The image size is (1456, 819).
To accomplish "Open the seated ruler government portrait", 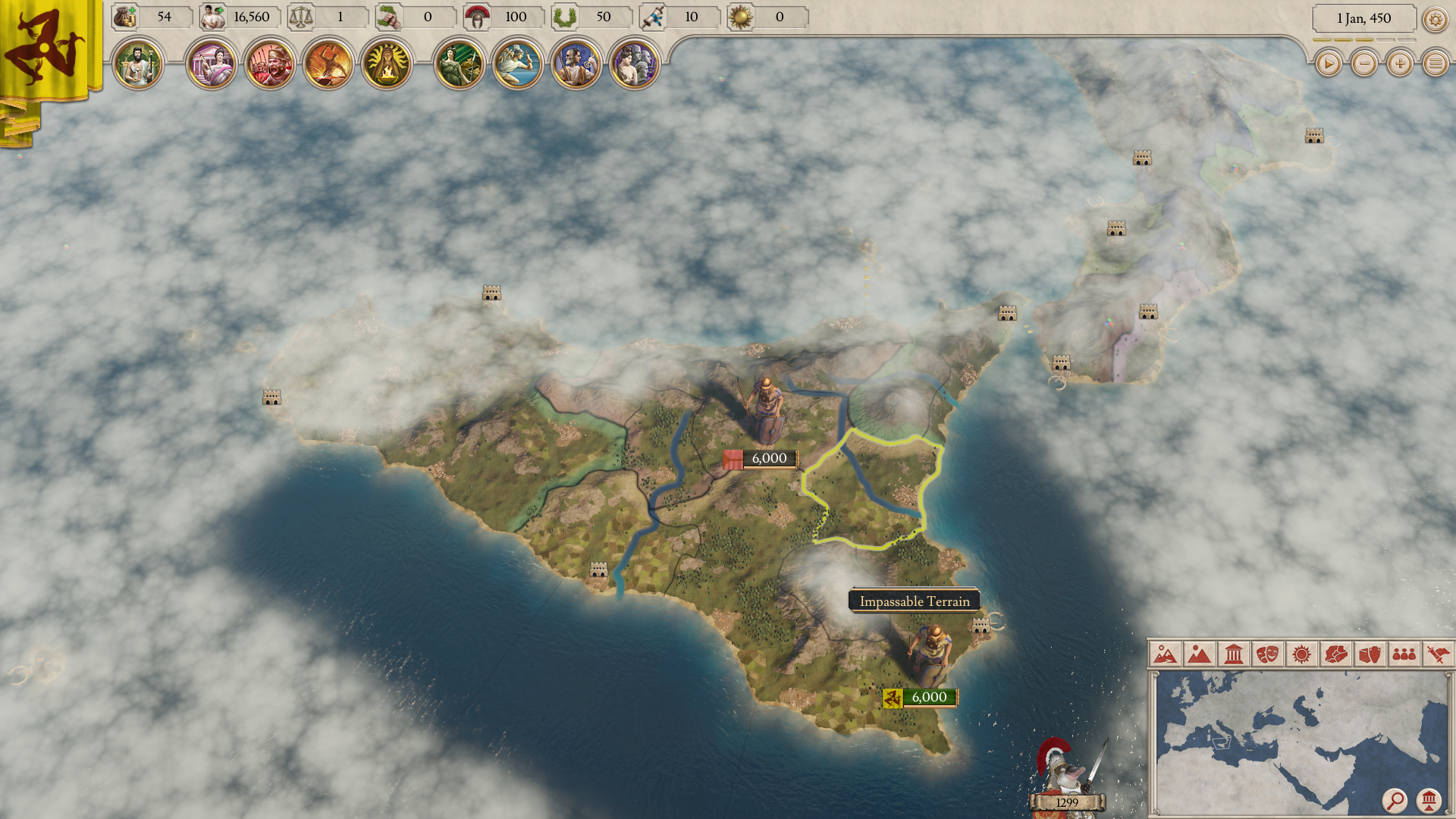I will [138, 64].
